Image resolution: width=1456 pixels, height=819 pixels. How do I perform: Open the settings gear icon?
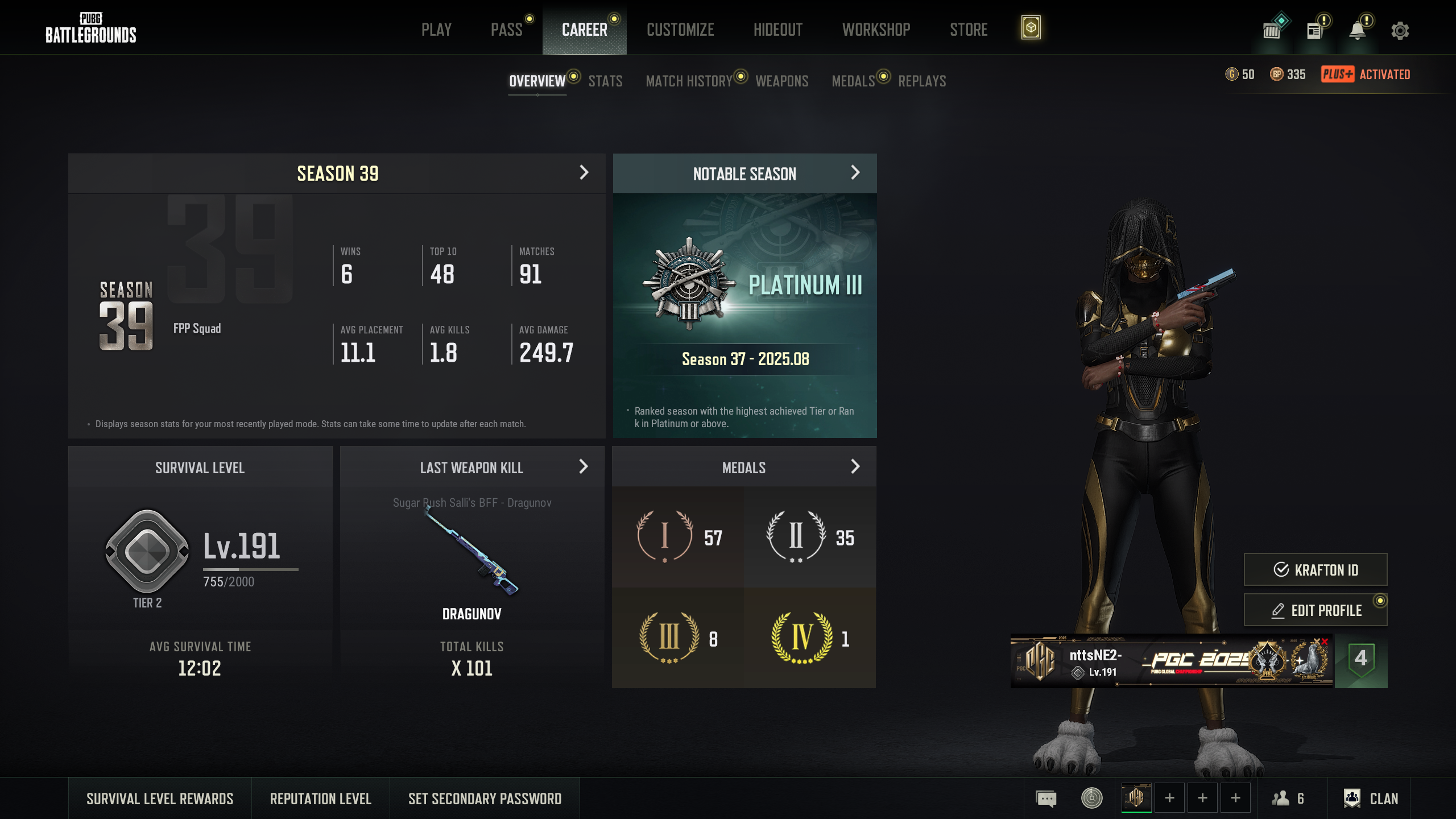(1400, 31)
